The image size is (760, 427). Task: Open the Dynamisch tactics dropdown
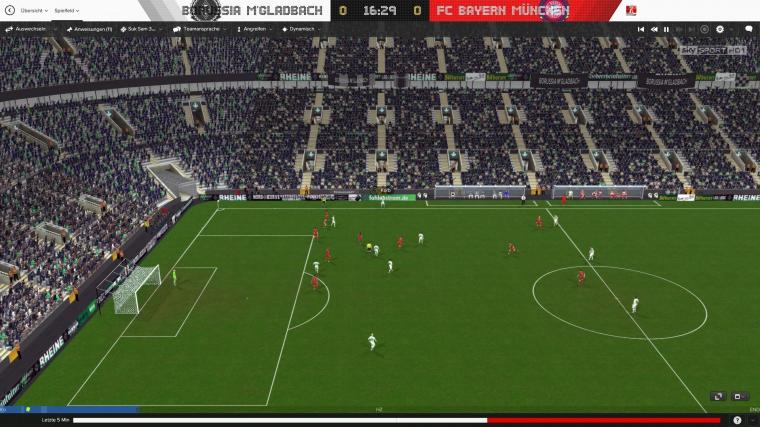pyautogui.click(x=301, y=29)
